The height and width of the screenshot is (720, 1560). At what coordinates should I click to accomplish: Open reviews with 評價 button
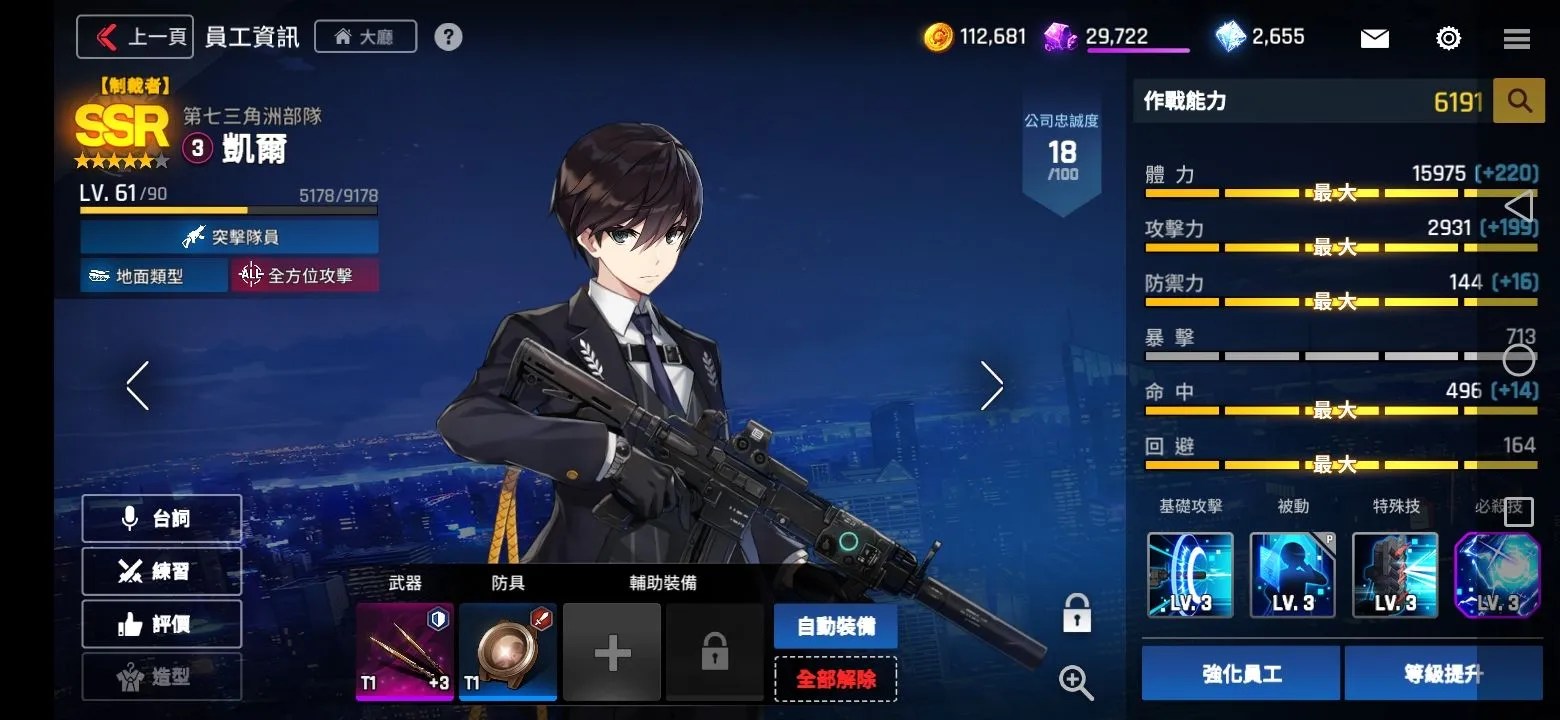162,624
